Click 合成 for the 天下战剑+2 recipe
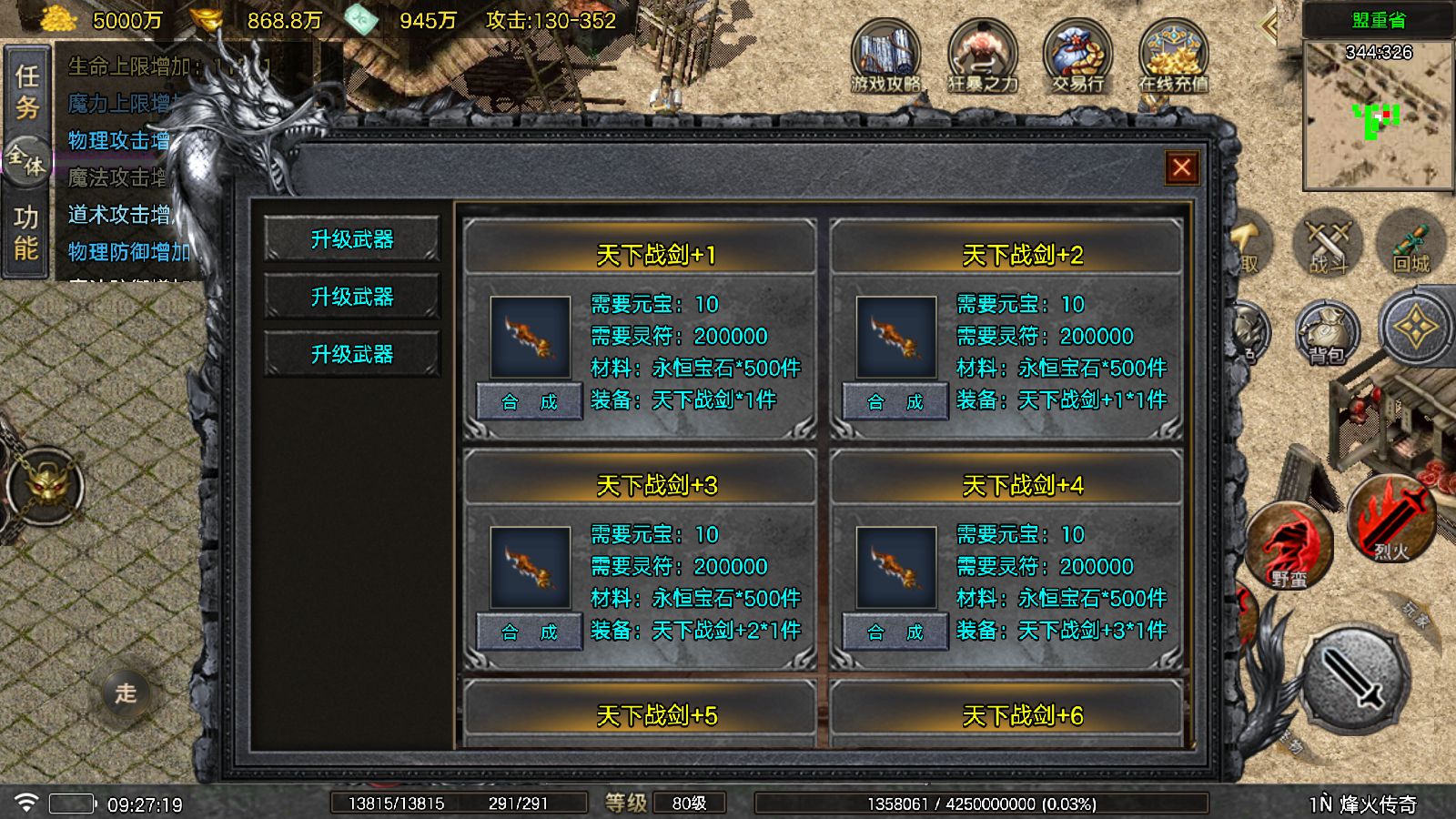 click(x=895, y=401)
